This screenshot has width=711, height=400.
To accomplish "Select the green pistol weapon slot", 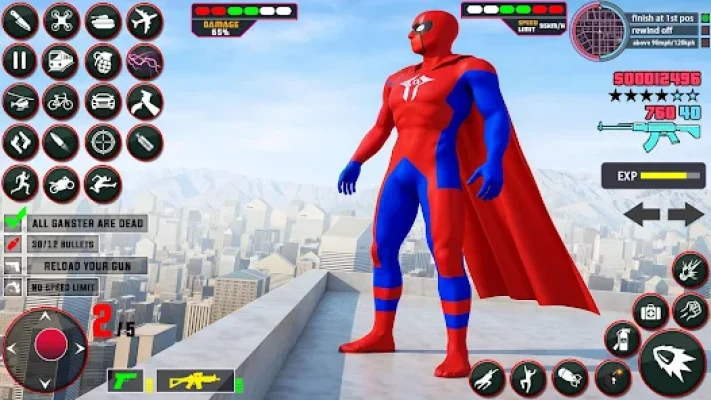I will coord(125,381).
